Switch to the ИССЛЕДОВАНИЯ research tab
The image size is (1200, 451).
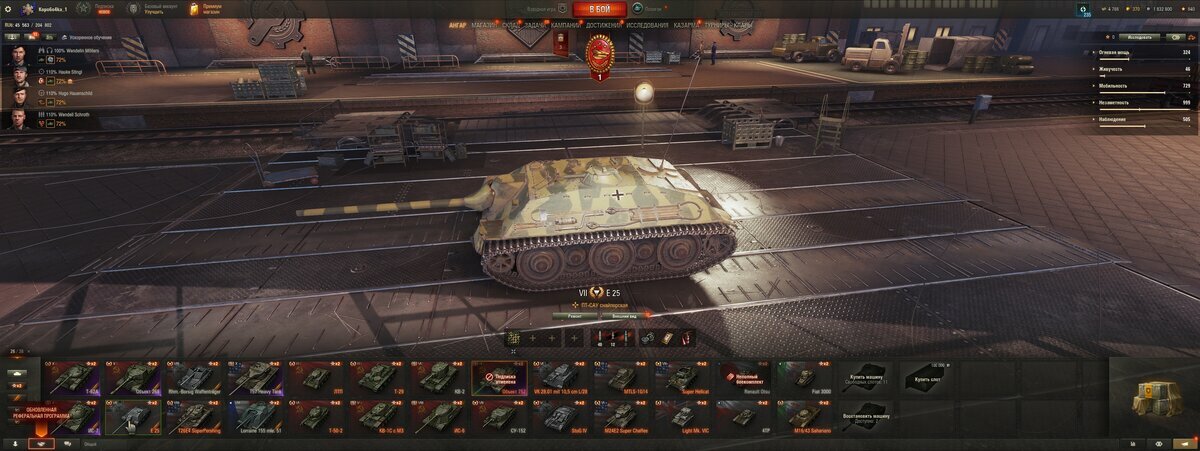point(647,24)
